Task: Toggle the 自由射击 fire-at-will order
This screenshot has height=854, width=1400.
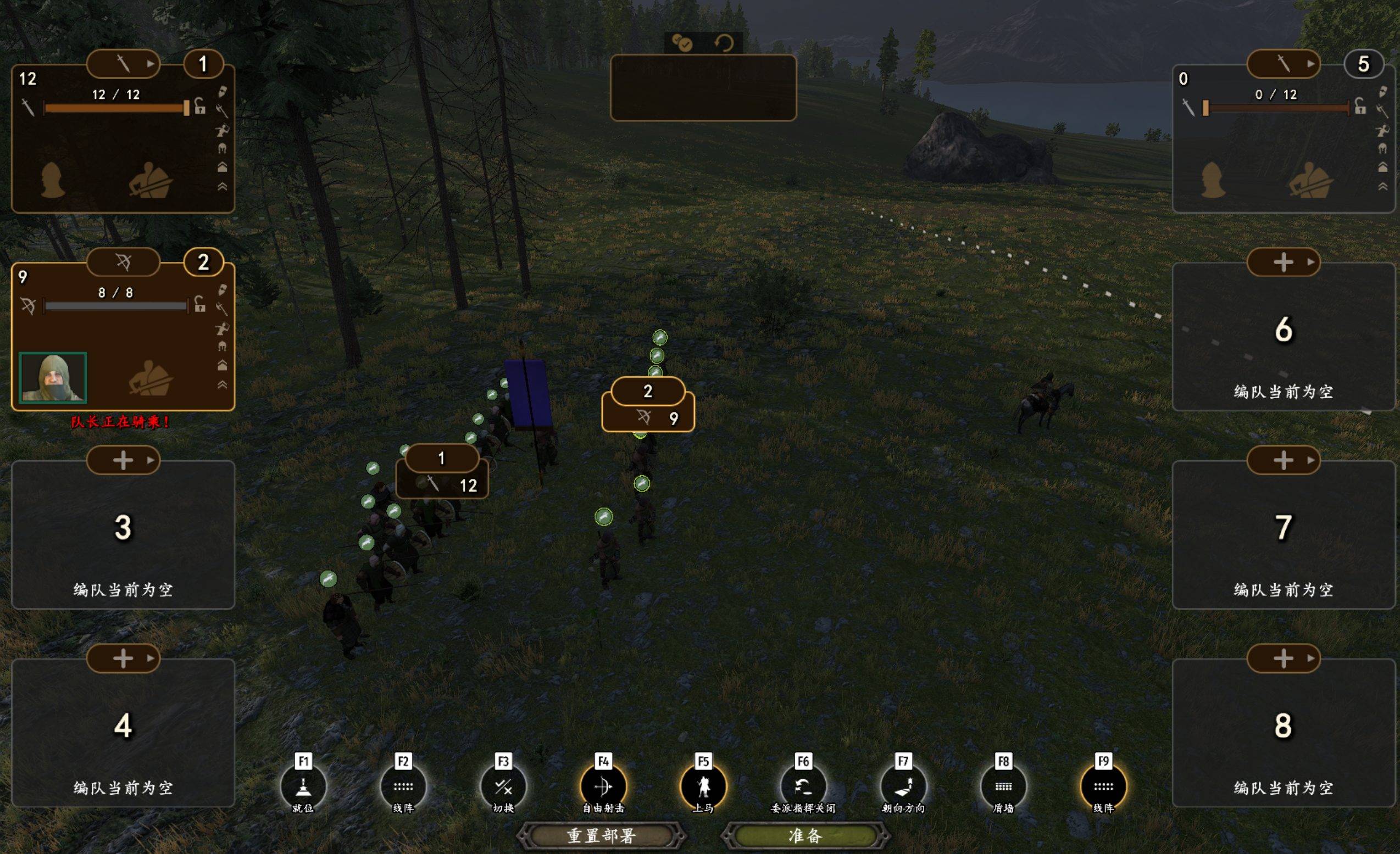Action: point(603,787)
